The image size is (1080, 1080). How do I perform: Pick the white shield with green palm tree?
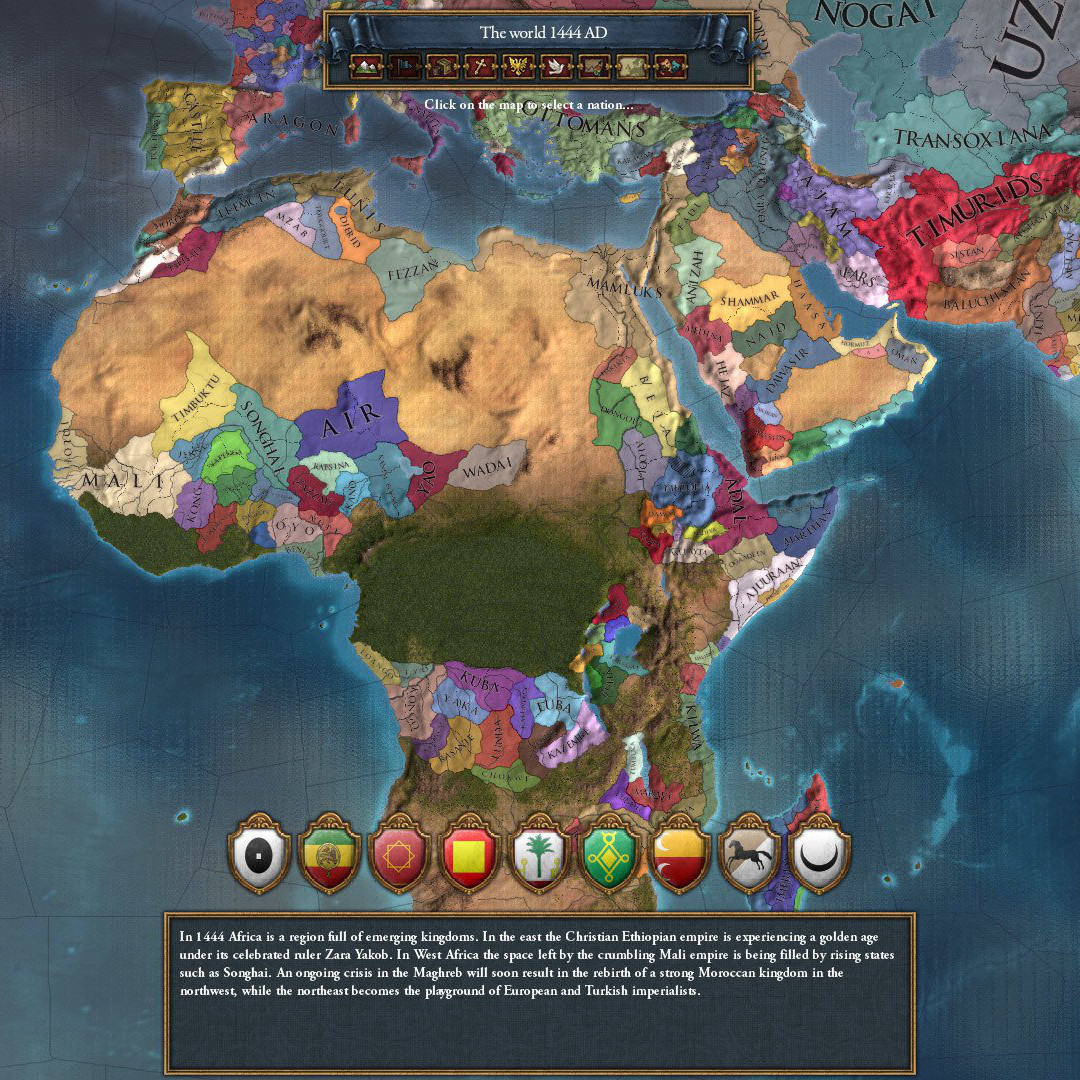pos(540,856)
